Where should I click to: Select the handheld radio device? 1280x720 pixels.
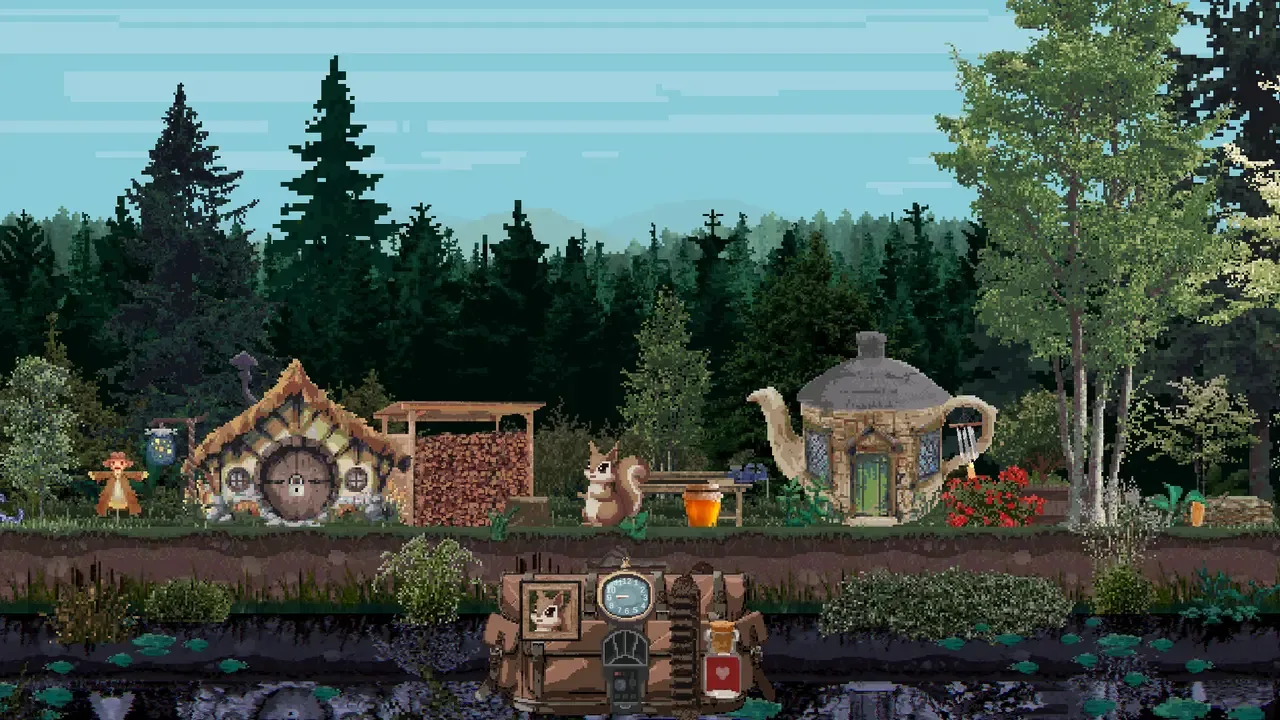pos(625,669)
